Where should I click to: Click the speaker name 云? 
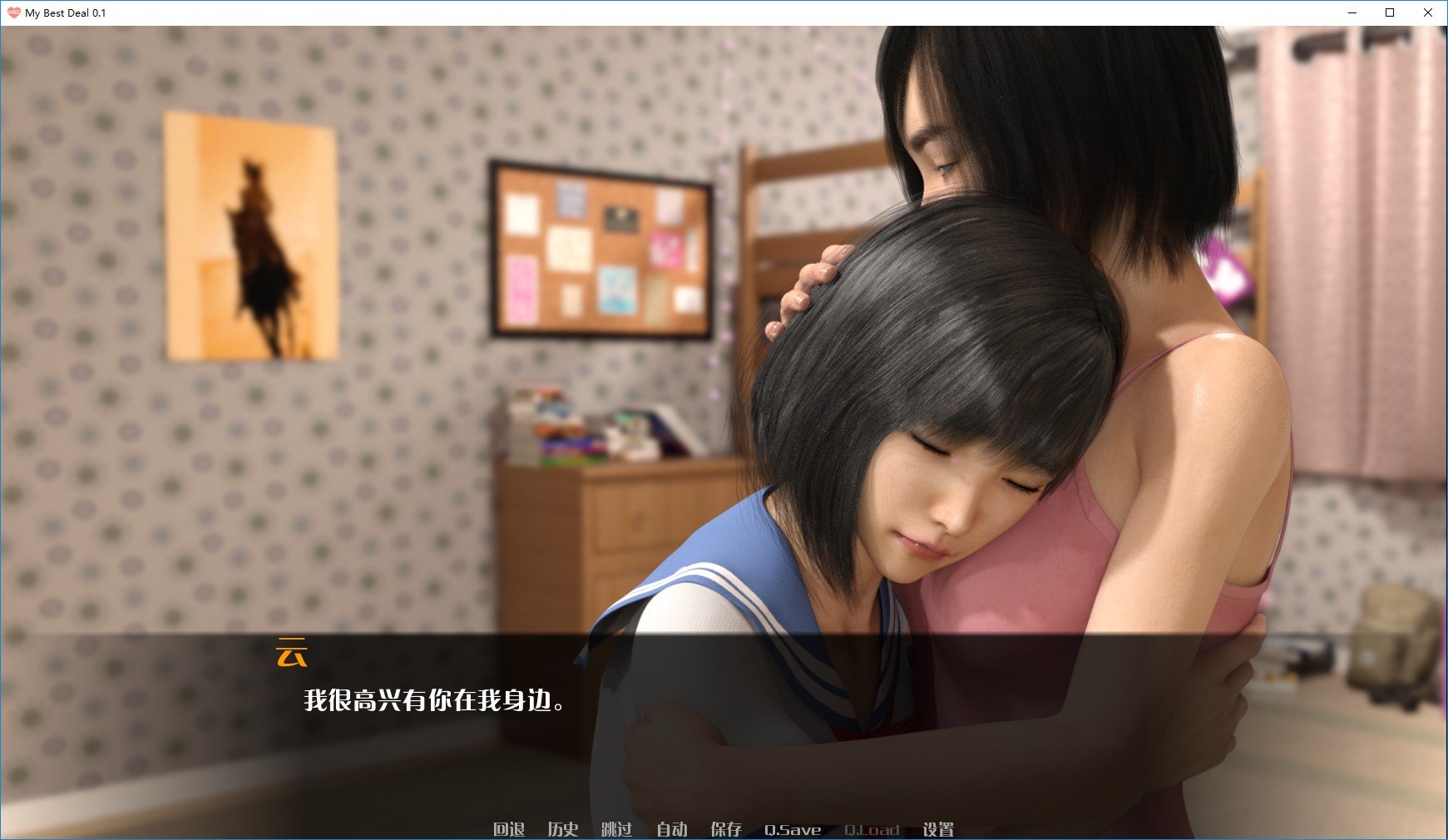(291, 654)
